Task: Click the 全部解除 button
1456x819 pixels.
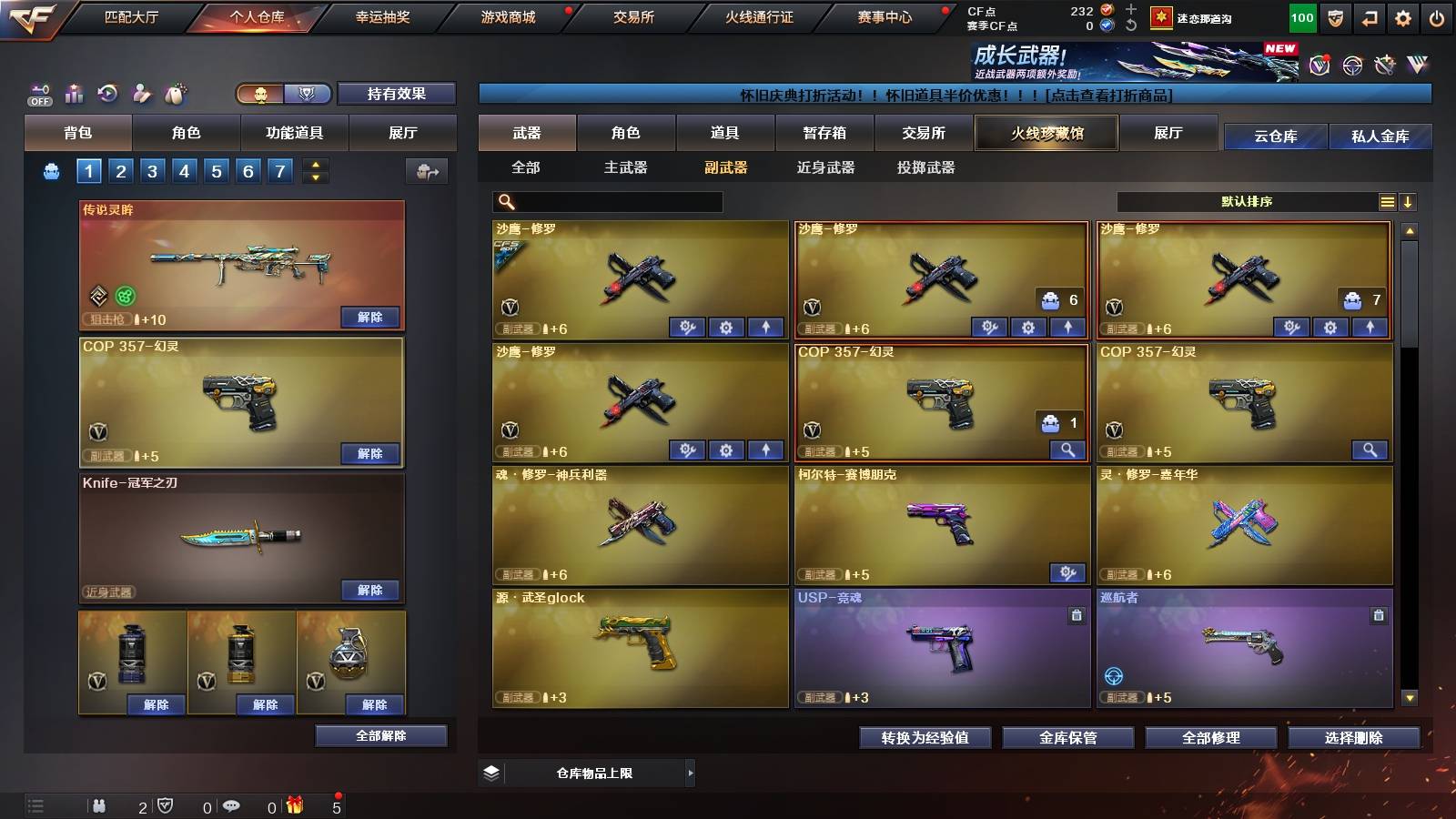Action: click(382, 735)
